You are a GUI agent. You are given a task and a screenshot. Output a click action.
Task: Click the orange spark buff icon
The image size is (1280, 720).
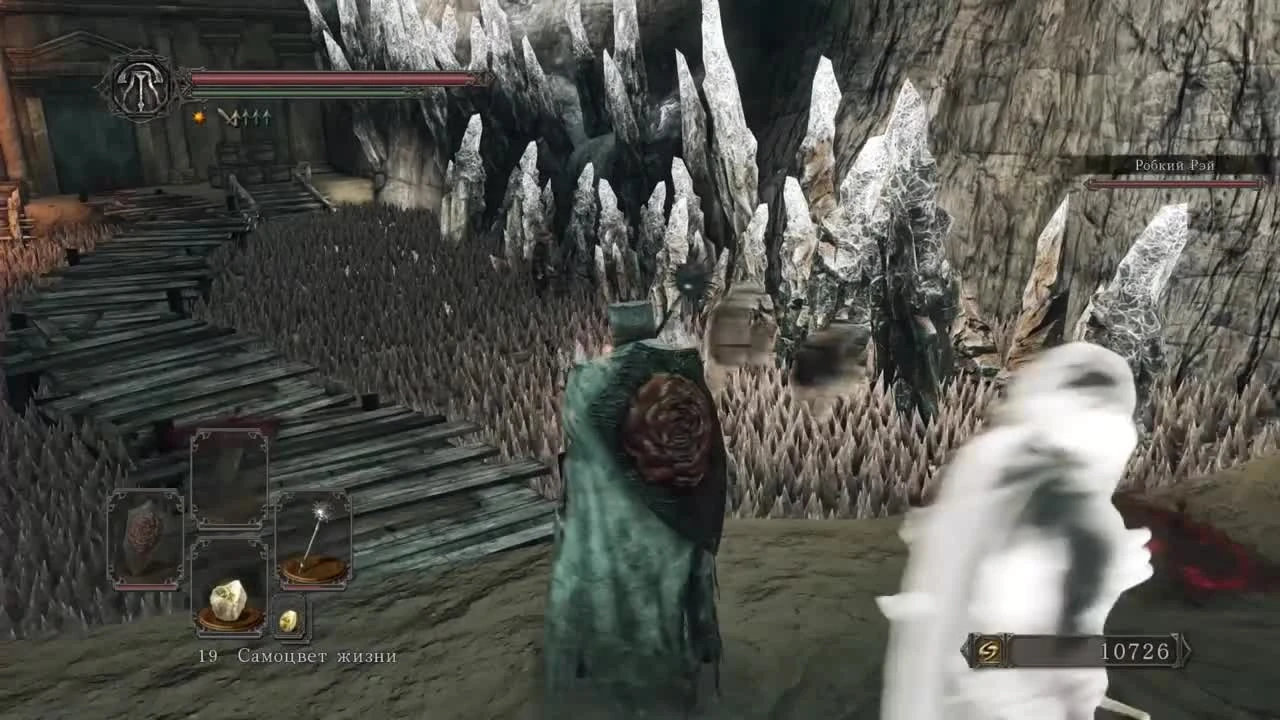coord(199,117)
